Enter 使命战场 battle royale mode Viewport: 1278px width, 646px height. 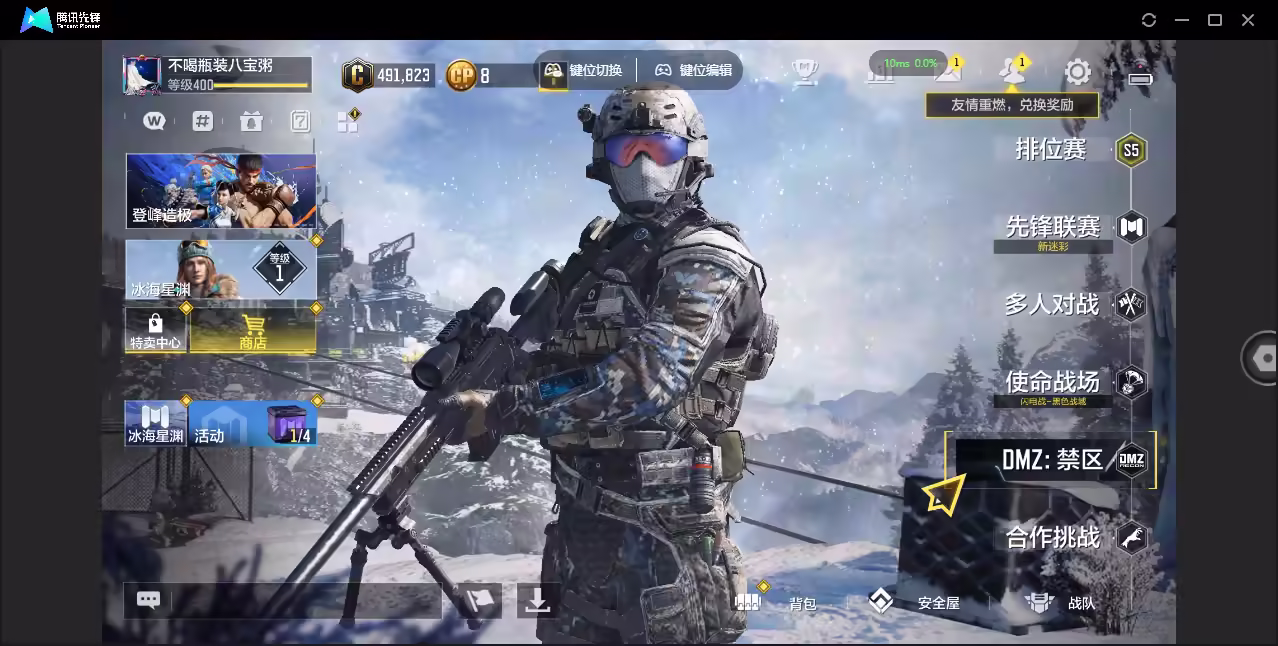coord(1052,381)
